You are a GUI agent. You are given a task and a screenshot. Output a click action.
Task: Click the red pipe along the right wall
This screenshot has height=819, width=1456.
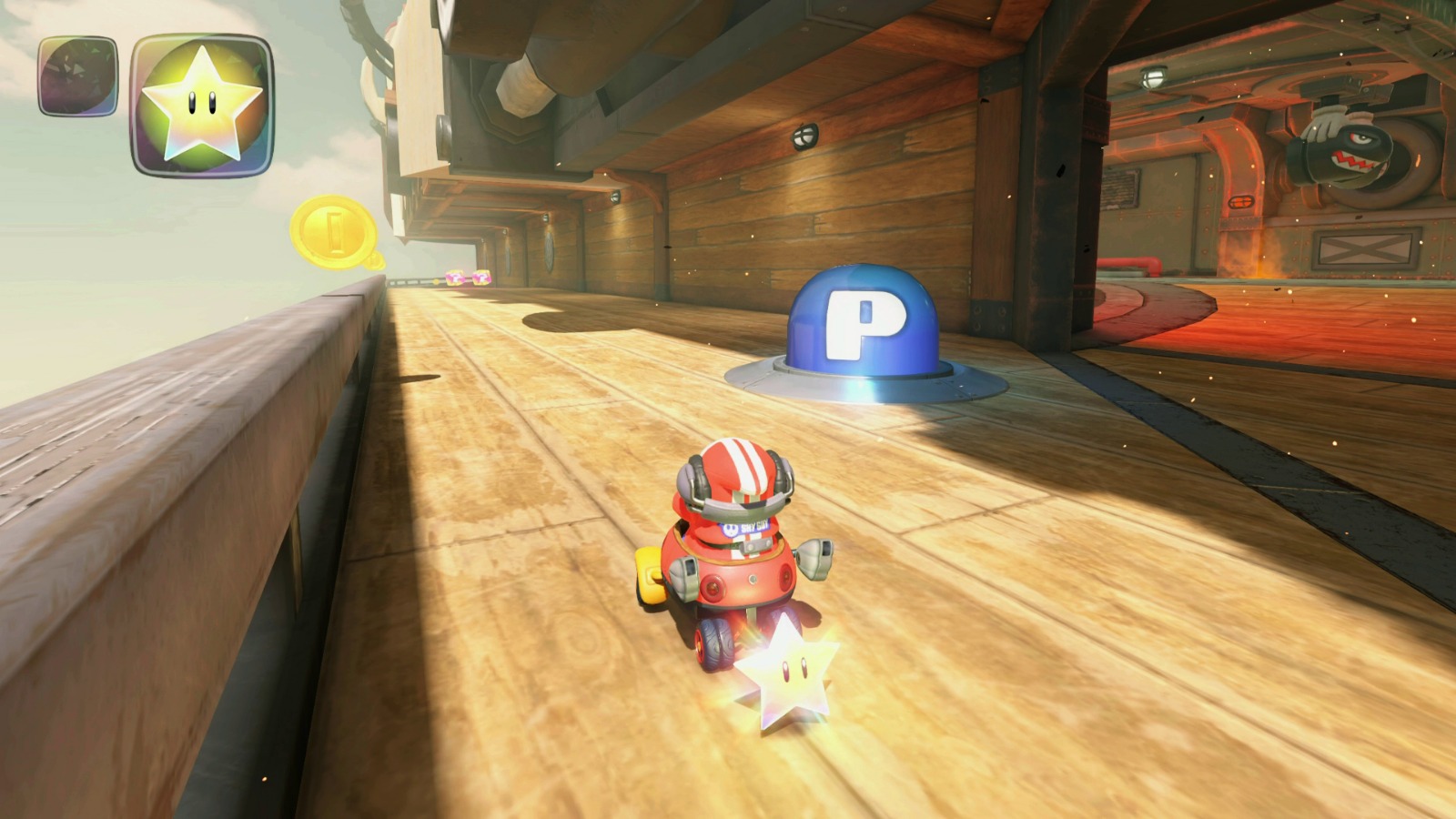click(1130, 264)
